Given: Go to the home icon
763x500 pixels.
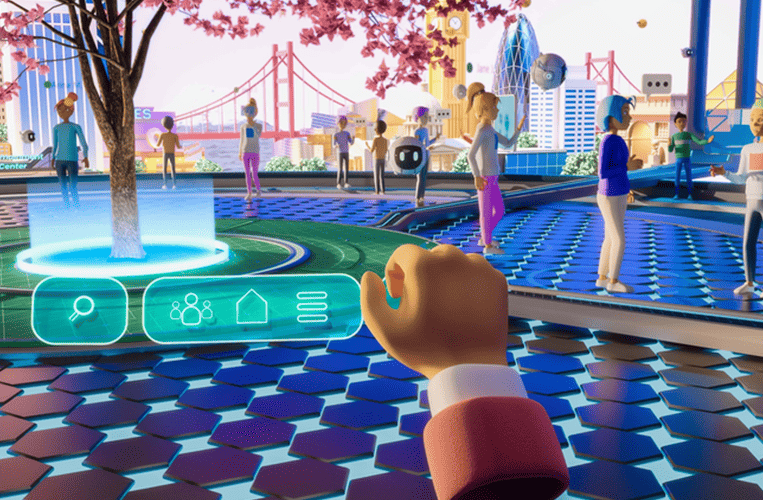Looking at the screenshot, I should [251, 307].
